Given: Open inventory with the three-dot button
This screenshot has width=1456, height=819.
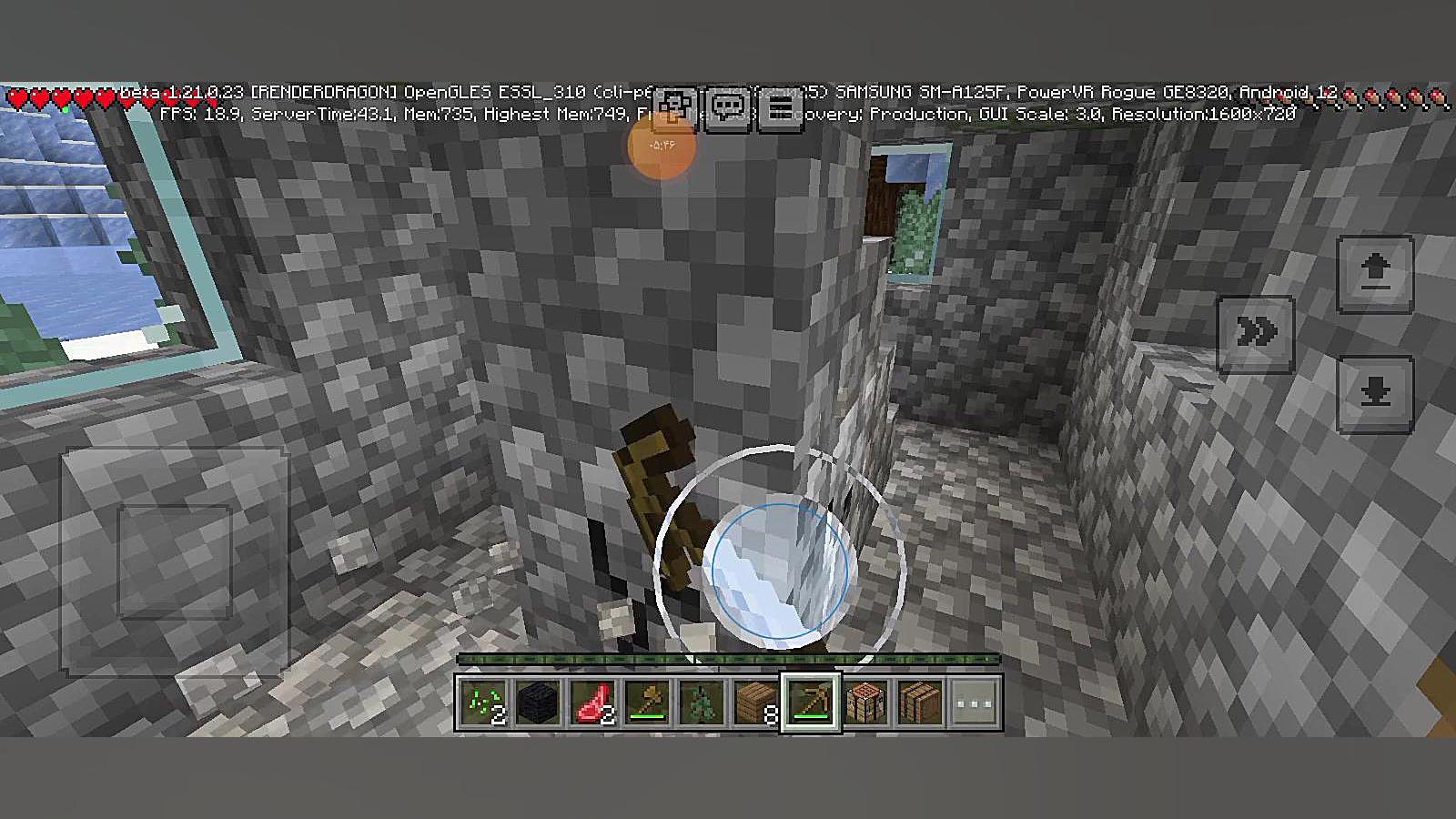Looking at the screenshot, I should [975, 703].
